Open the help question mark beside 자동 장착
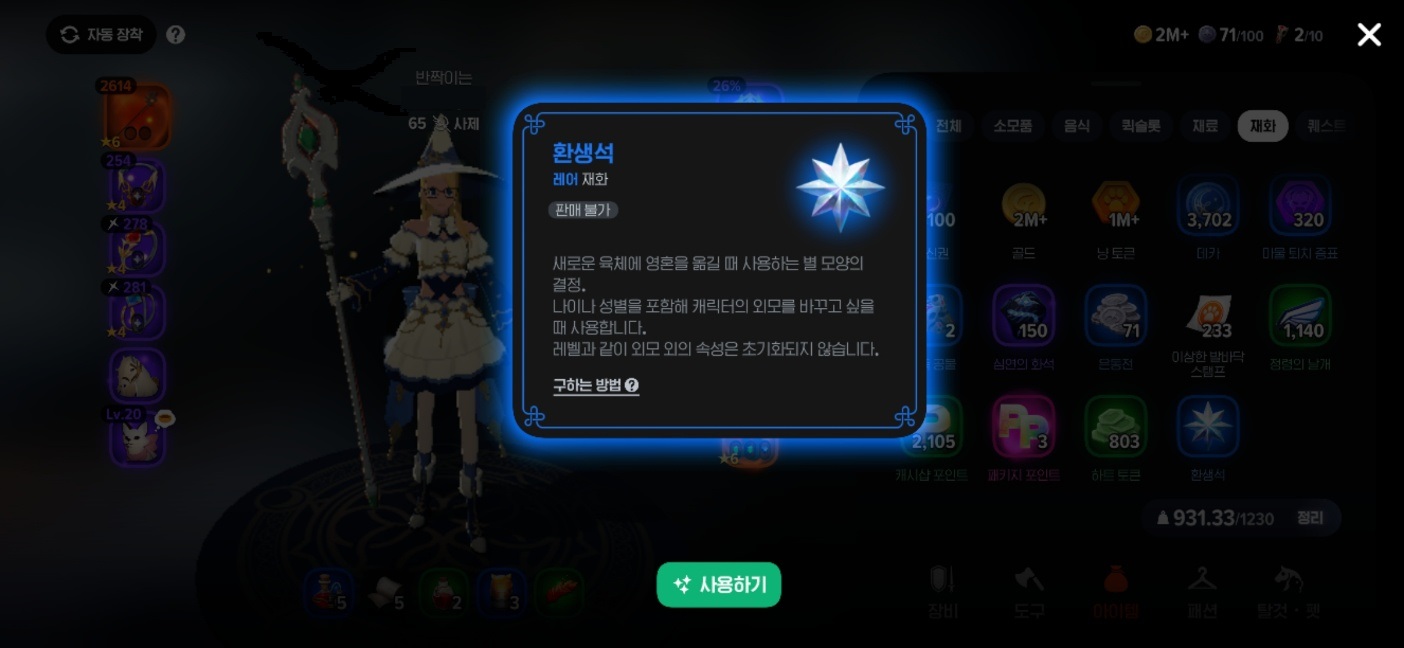This screenshot has width=1404, height=648. point(176,35)
